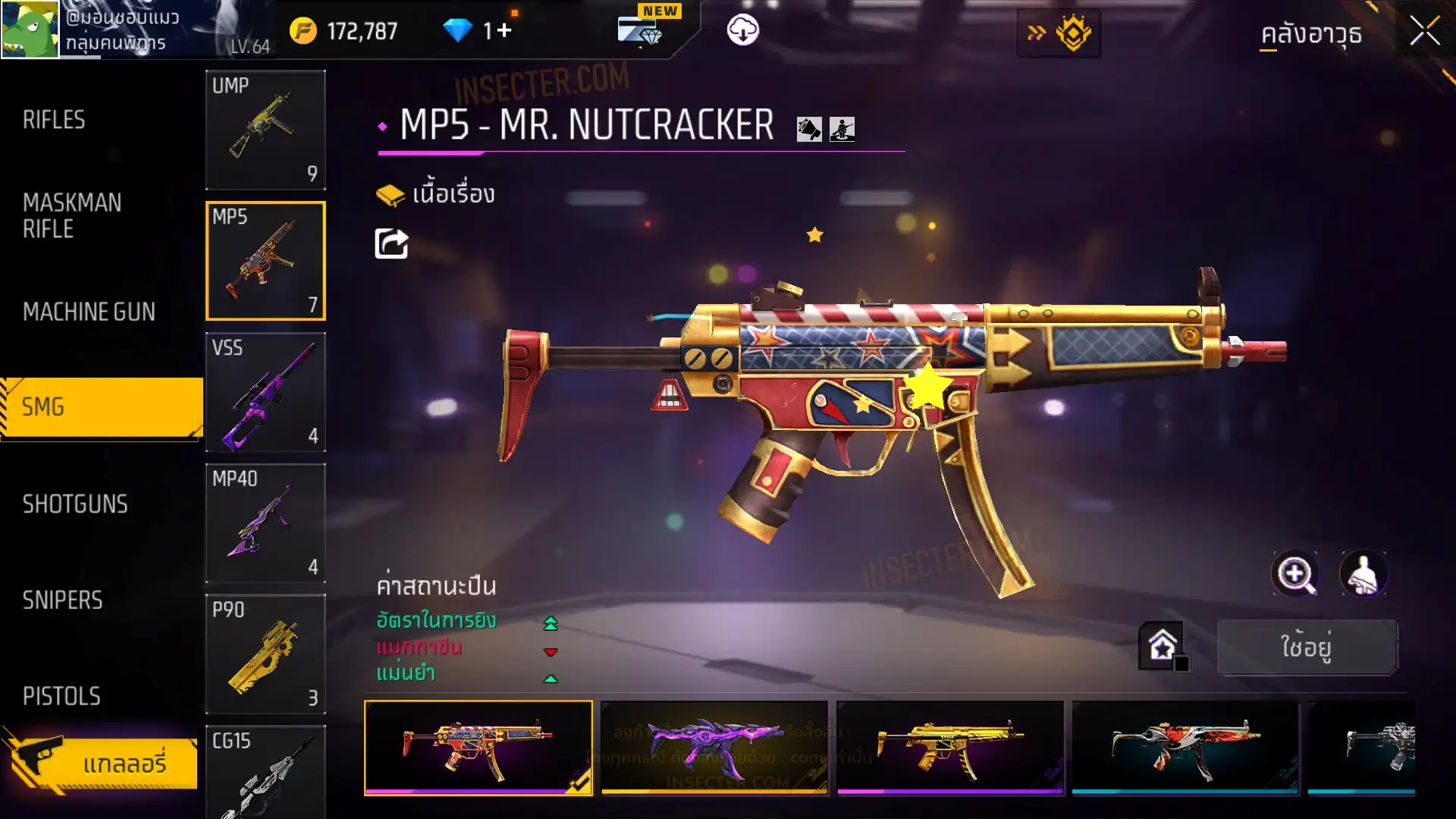
Task: Open the cloud download icon
Action: 742,30
